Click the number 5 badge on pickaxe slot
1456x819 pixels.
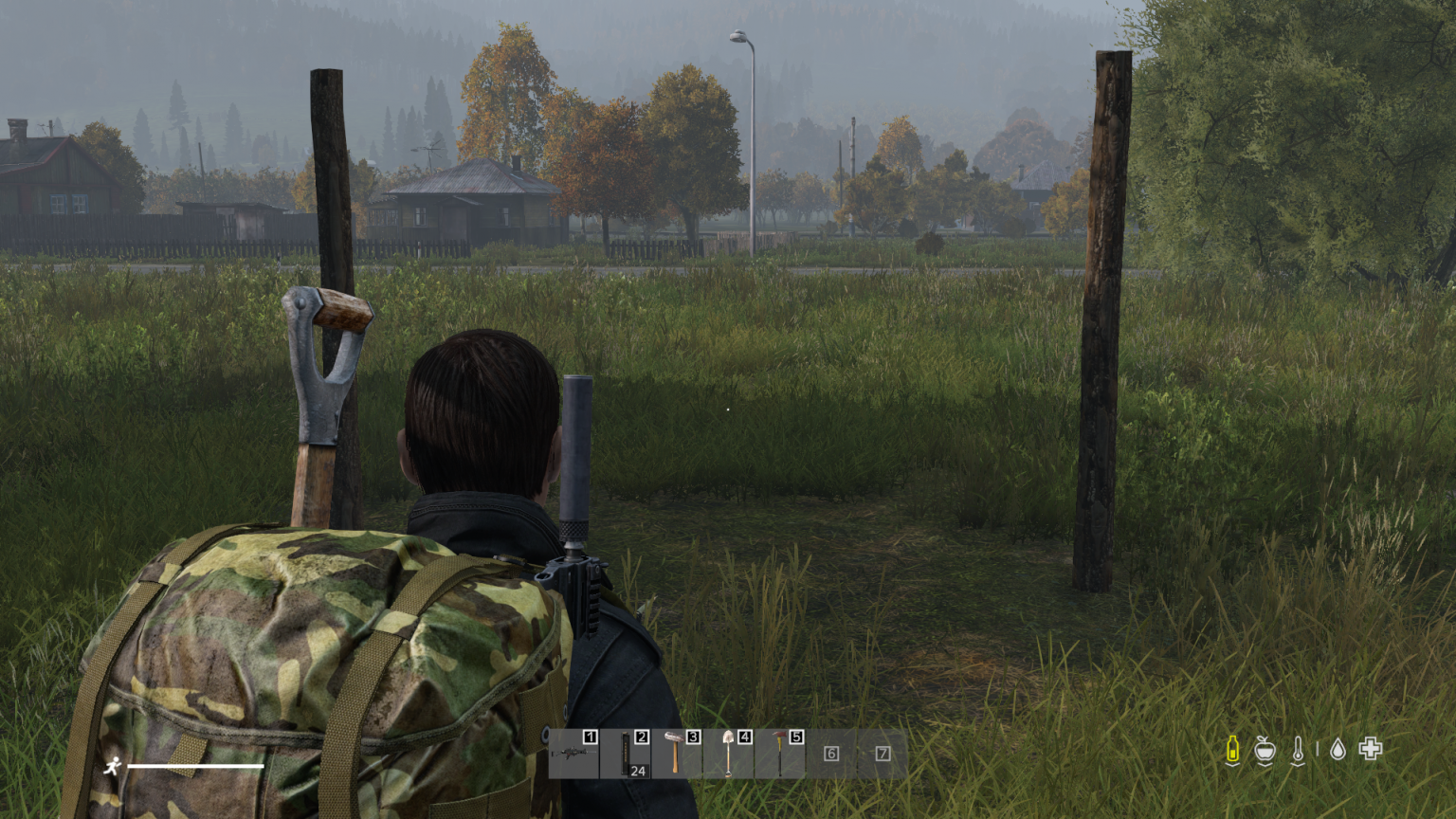click(797, 737)
